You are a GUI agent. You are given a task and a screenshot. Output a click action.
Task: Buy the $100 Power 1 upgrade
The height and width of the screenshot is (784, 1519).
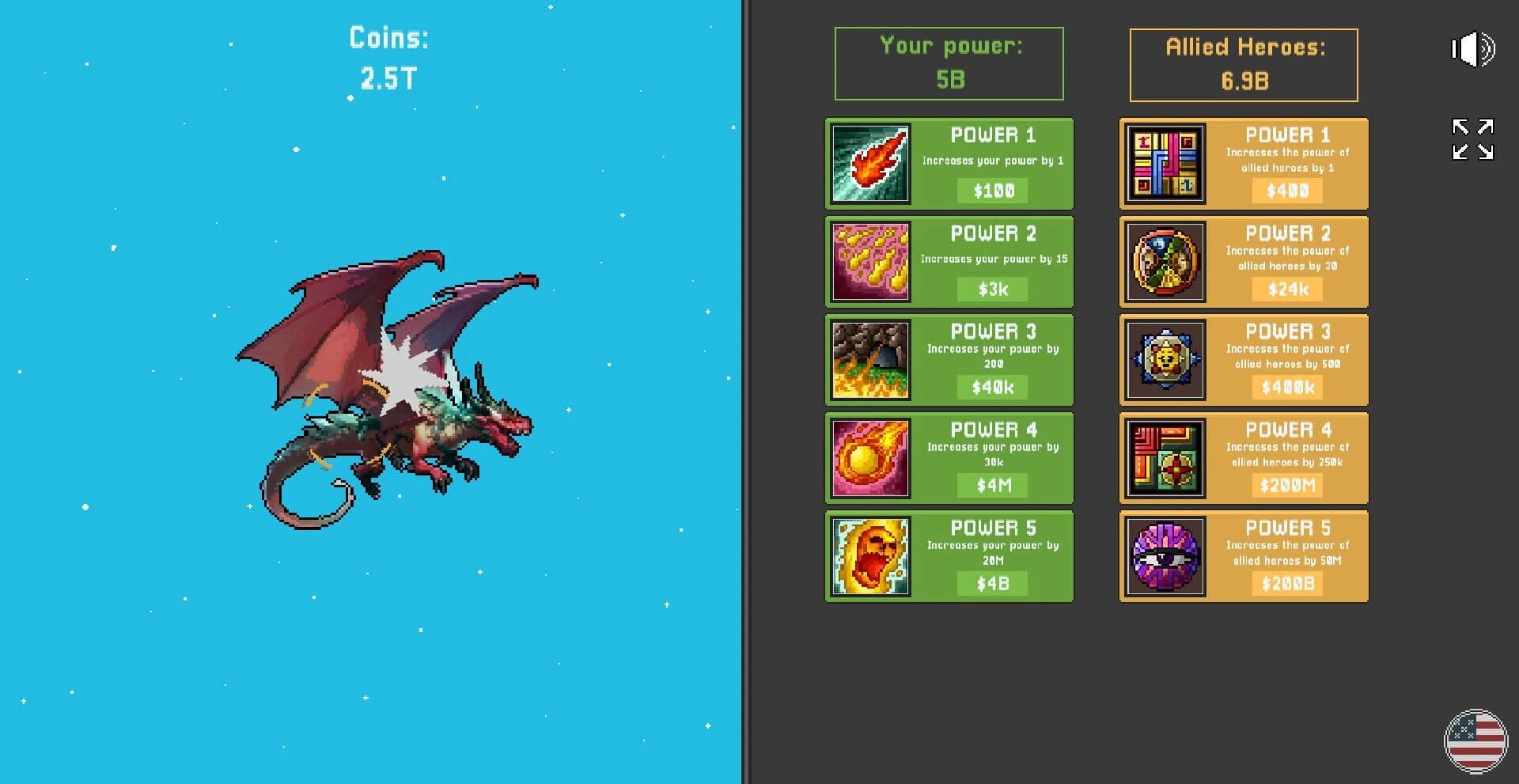coord(991,190)
